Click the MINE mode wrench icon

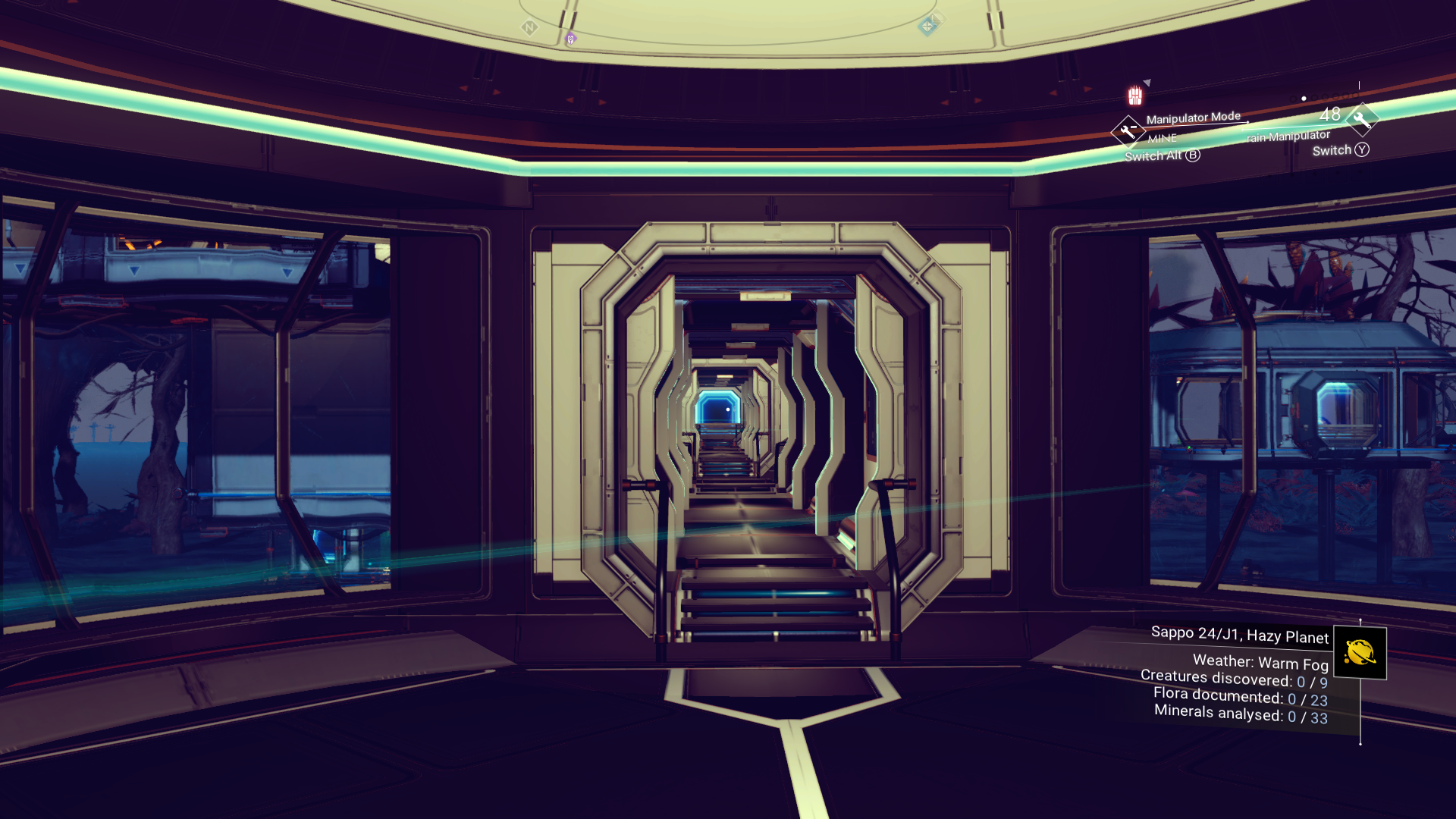tap(1128, 130)
